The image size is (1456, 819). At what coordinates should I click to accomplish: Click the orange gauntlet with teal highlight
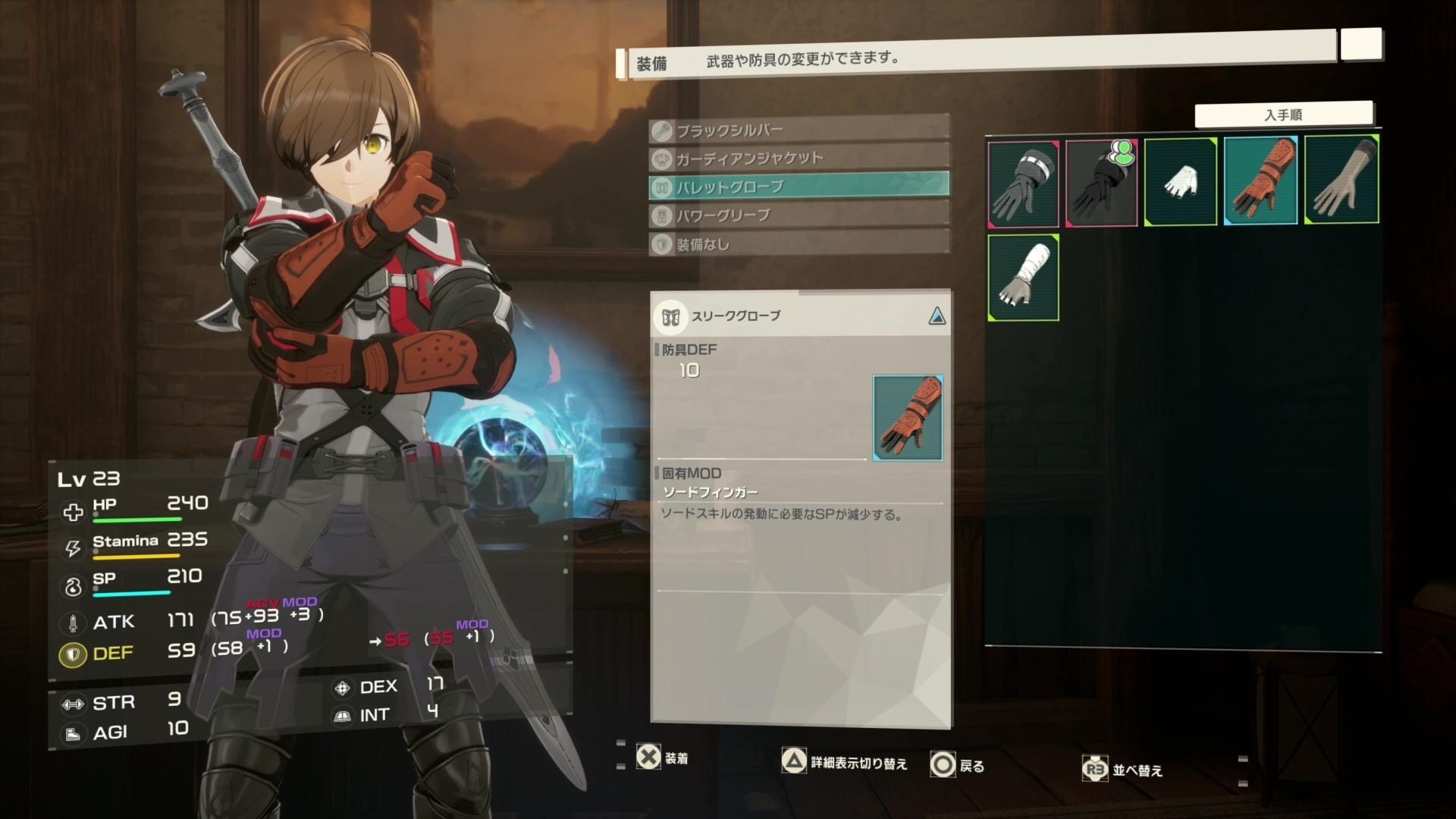[1260, 180]
